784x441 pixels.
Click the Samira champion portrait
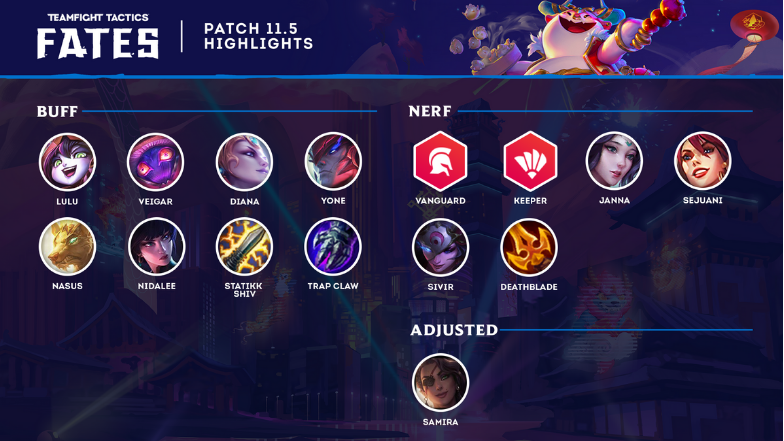pos(440,382)
